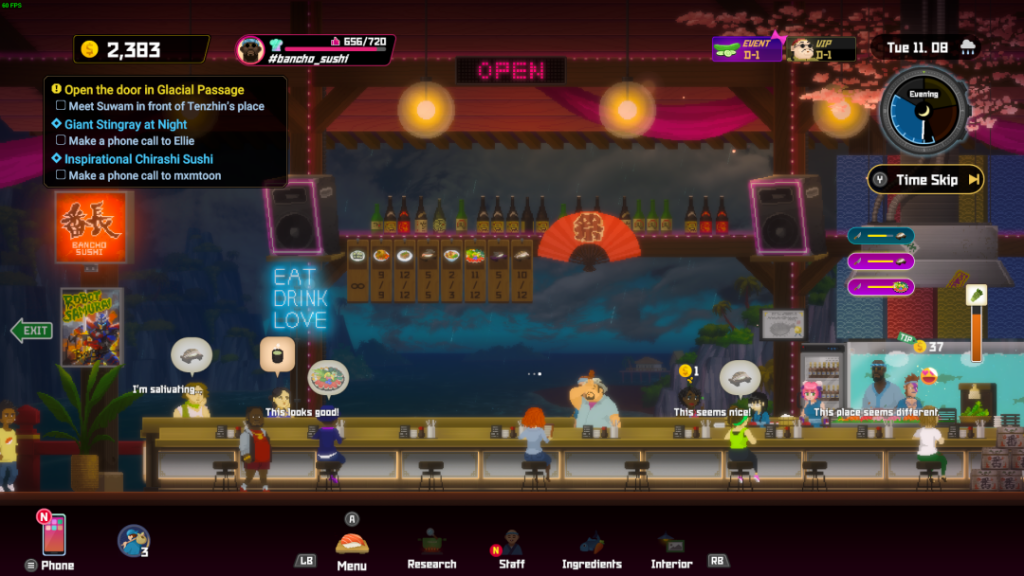This screenshot has height=576, width=1024.
Task: Open the Ingredients panel
Action: [x=591, y=547]
